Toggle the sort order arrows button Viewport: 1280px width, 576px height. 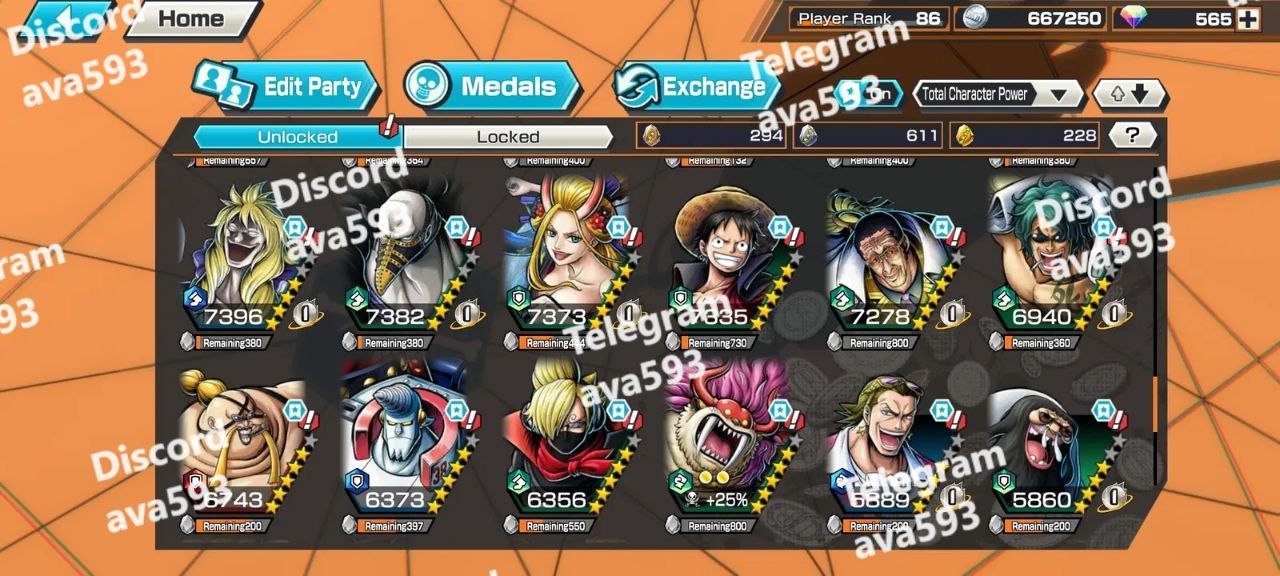click(x=1128, y=95)
